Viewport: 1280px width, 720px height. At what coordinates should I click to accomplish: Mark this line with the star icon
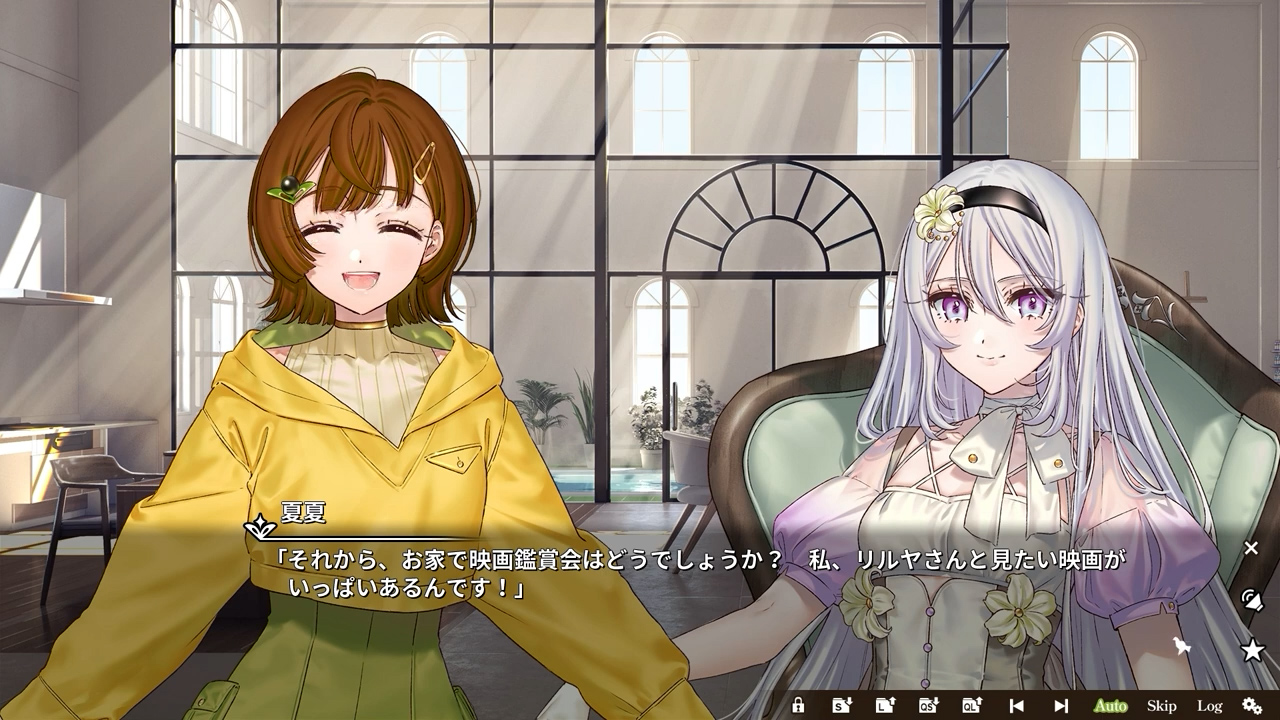tap(1252, 651)
